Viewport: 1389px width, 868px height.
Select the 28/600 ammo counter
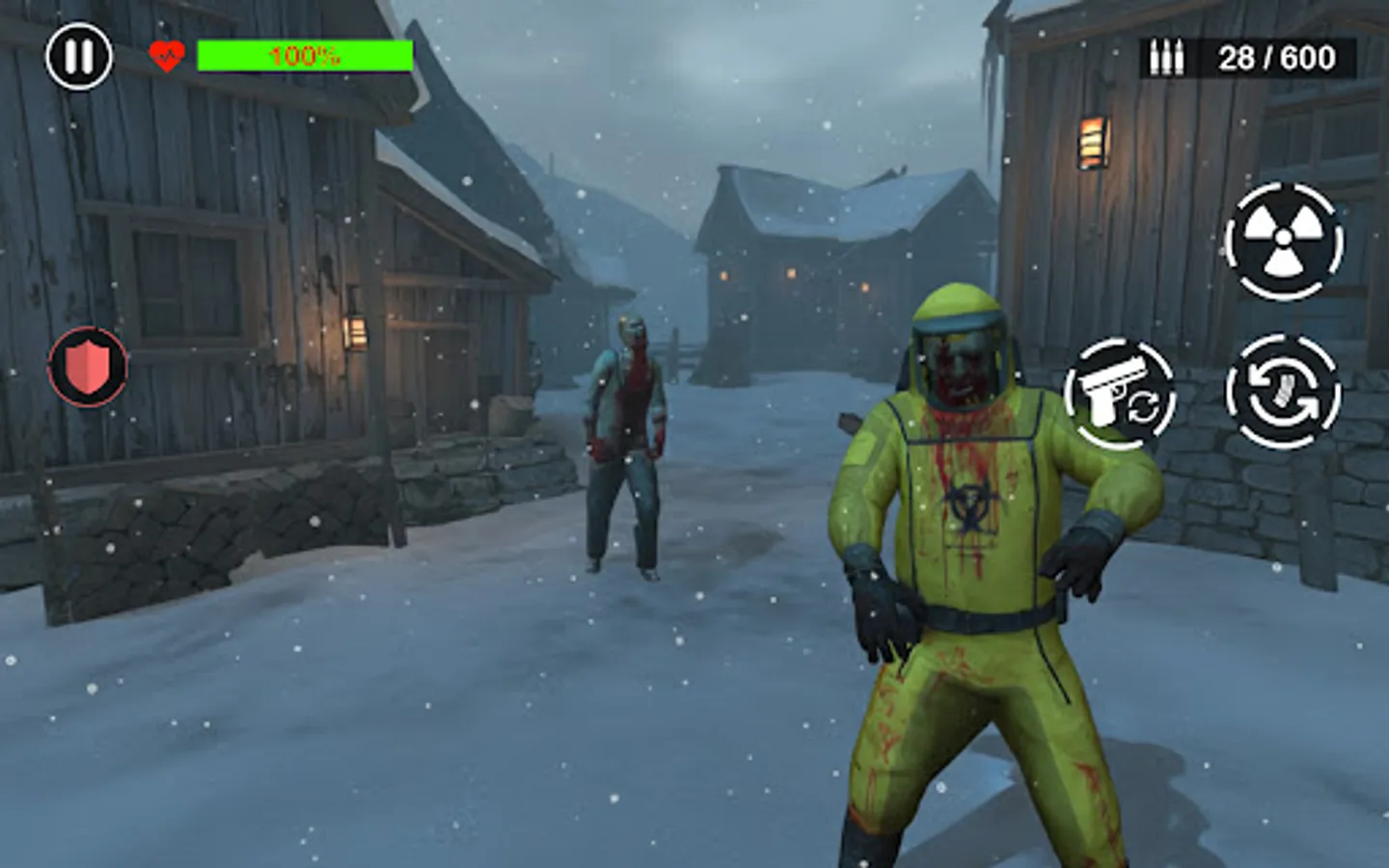(x=1275, y=56)
